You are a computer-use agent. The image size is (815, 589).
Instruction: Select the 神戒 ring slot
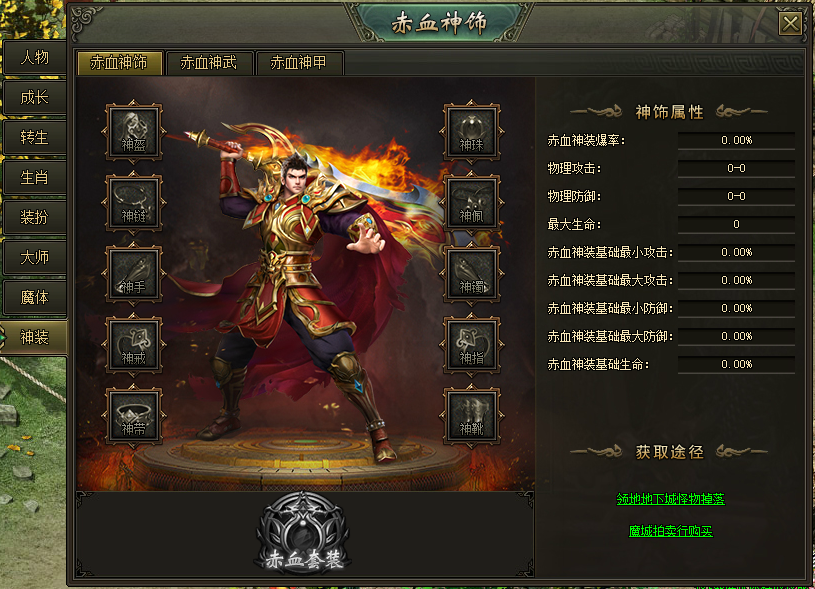click(134, 344)
